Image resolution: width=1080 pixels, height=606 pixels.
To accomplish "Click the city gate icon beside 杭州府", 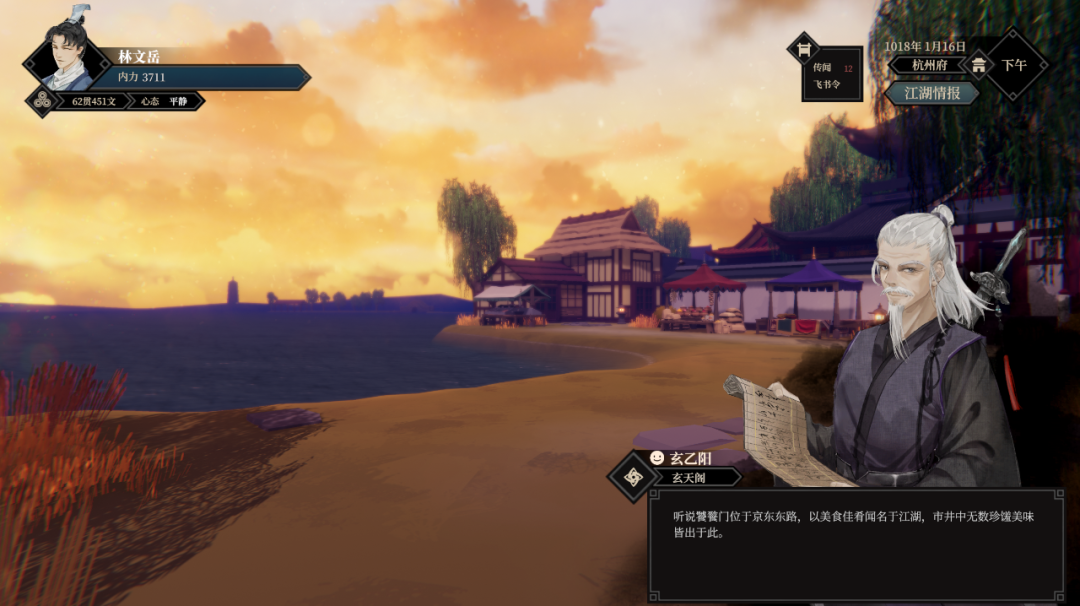I will point(978,65).
